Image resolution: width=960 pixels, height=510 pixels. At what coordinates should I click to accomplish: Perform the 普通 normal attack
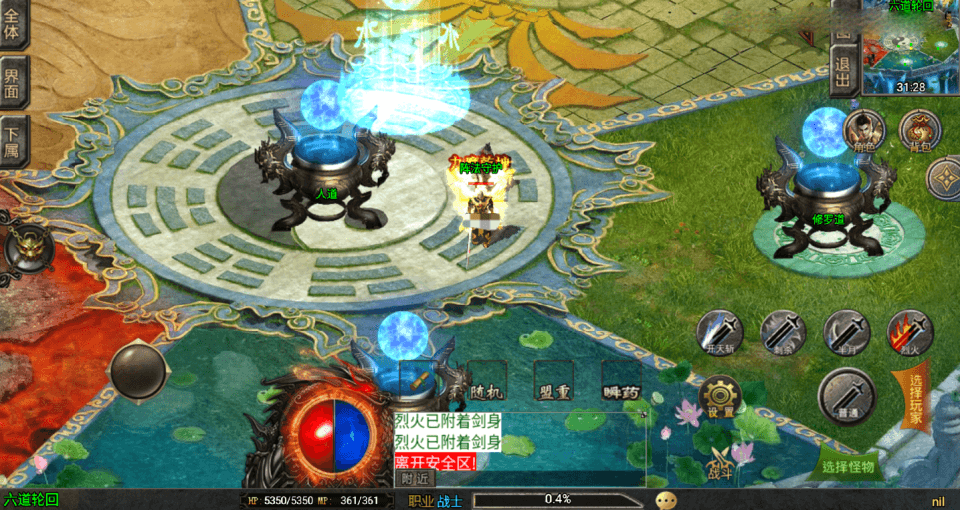[x=847, y=394]
